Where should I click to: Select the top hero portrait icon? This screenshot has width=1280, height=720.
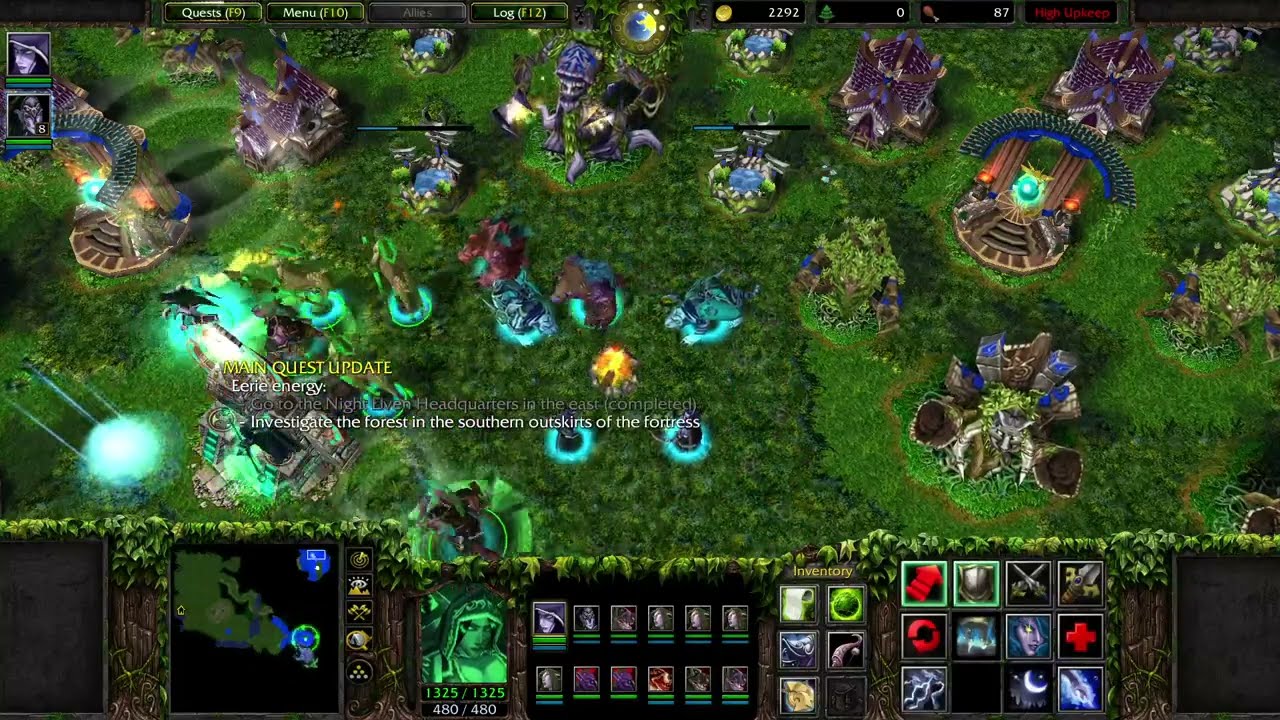pyautogui.click(x=29, y=56)
